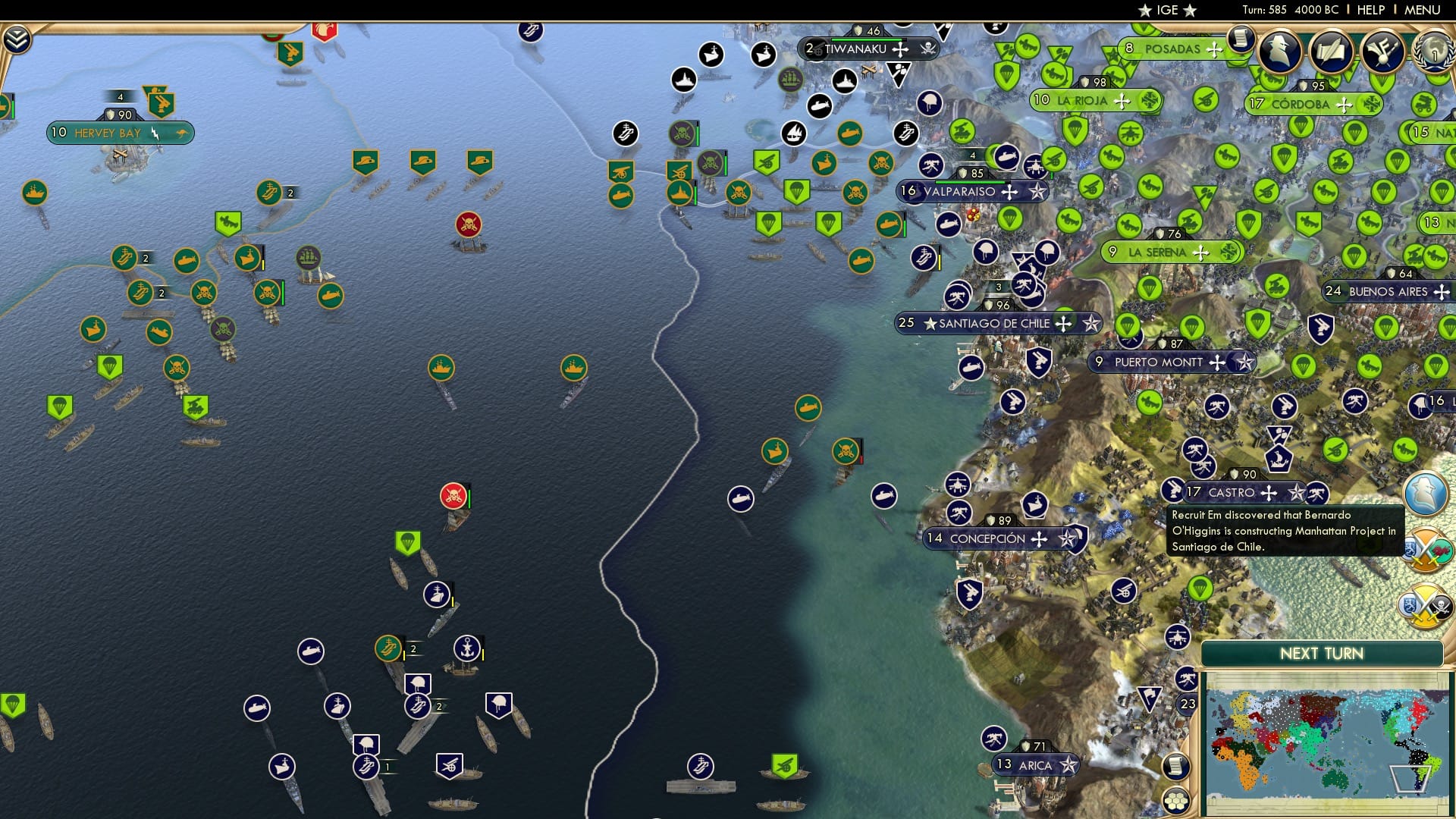Open the World Congress notification icon

[x=1436, y=50]
